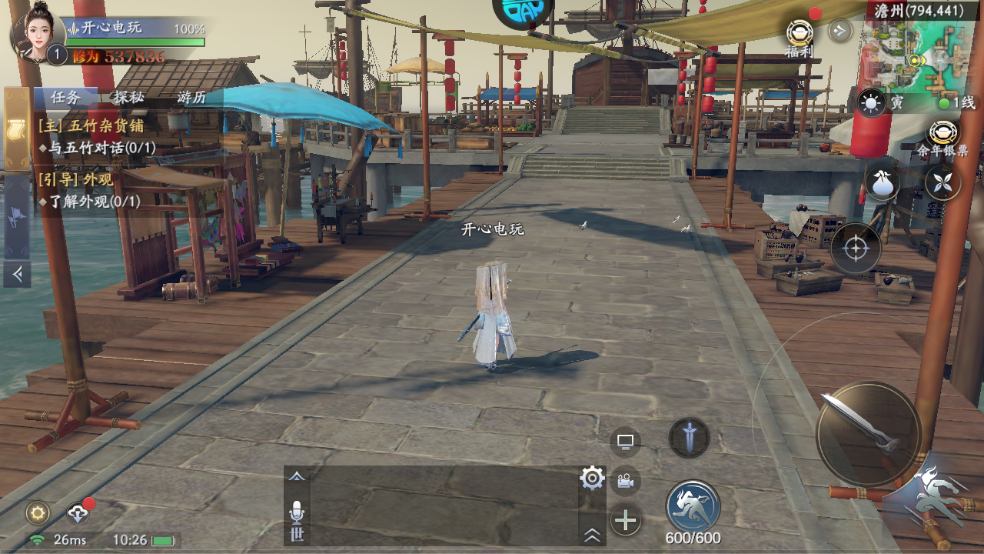Trigger the blue sprint skill

[693, 505]
